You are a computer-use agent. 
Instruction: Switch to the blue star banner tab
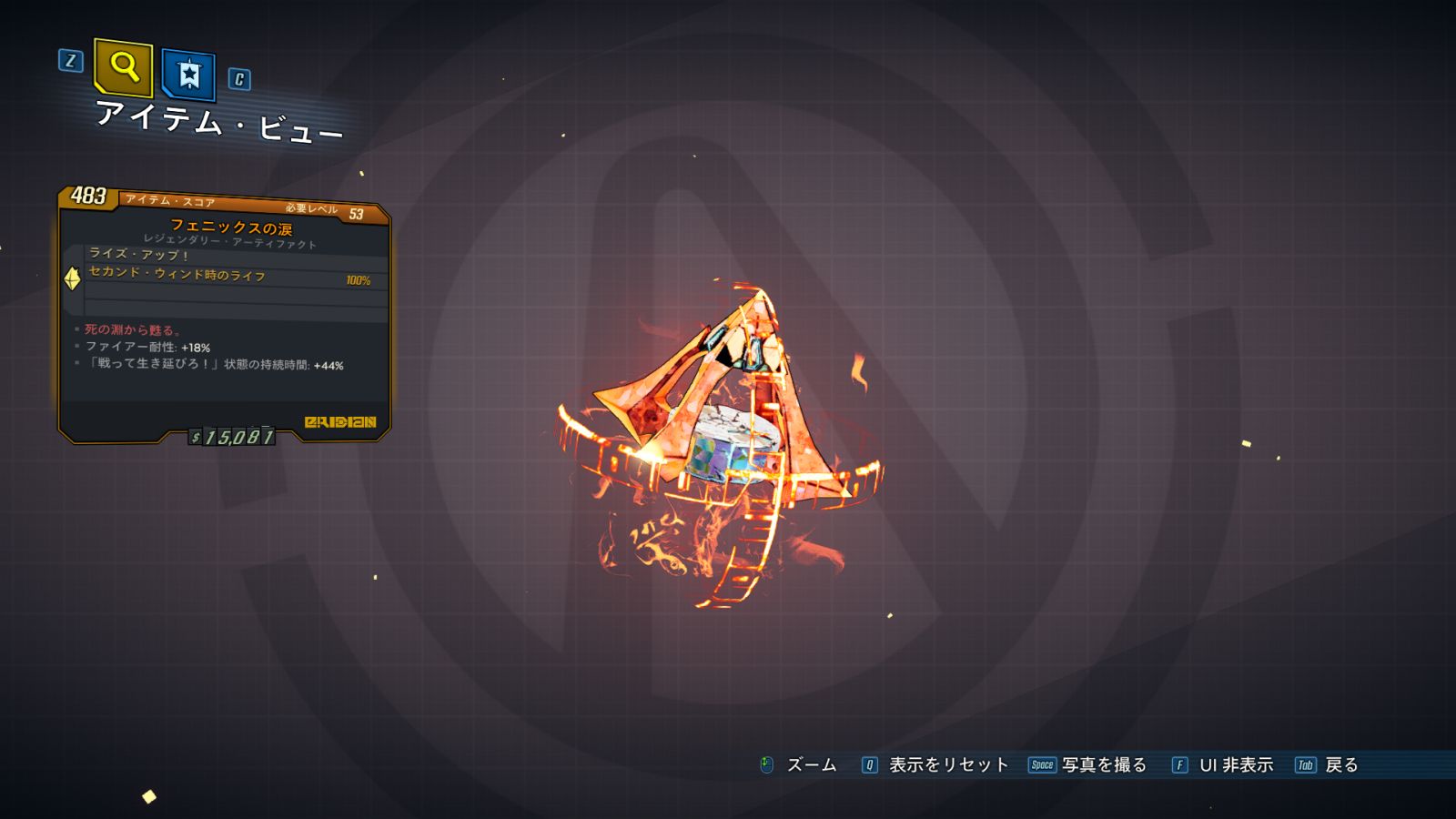click(x=188, y=74)
